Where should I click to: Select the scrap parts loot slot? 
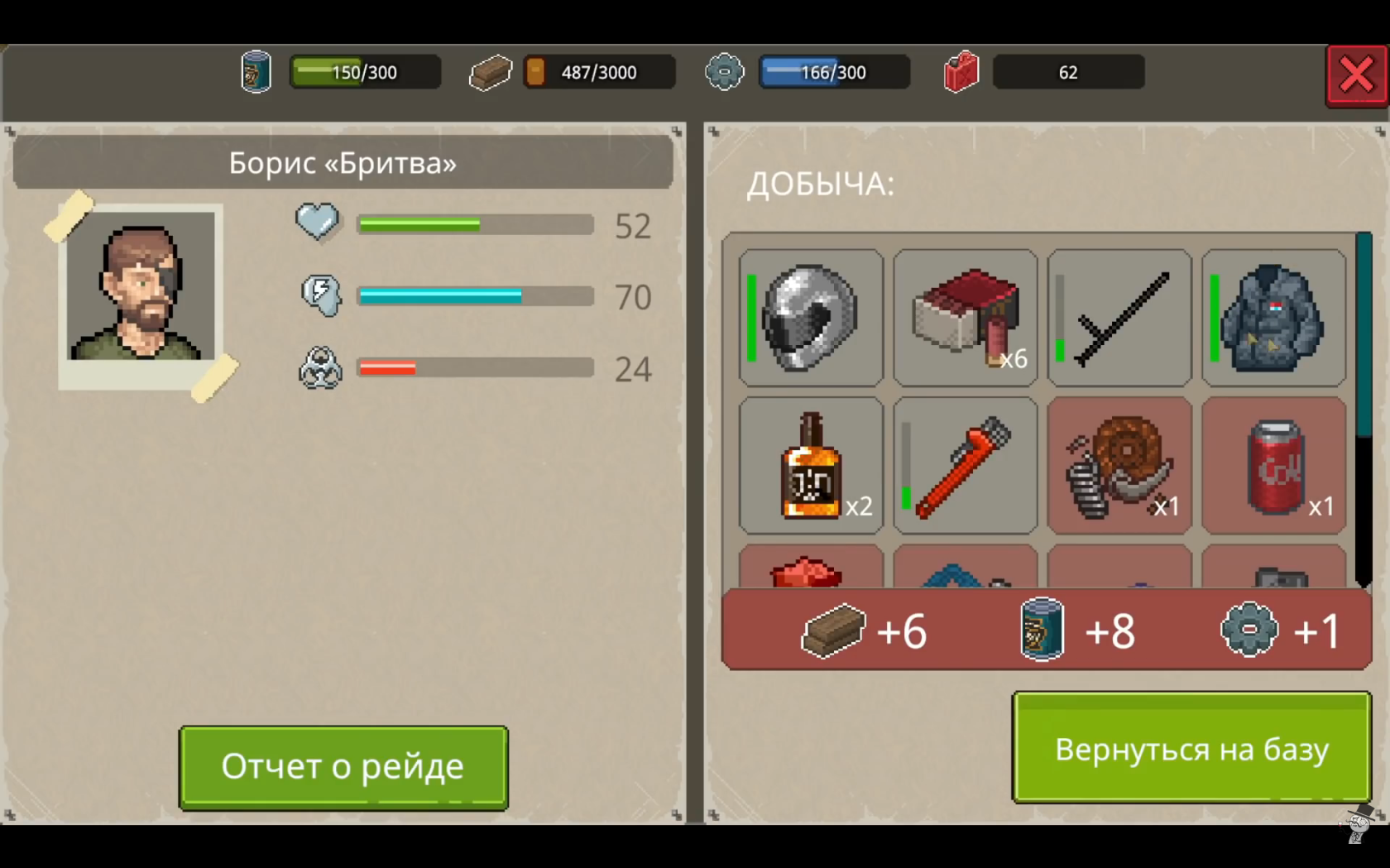(x=1119, y=466)
